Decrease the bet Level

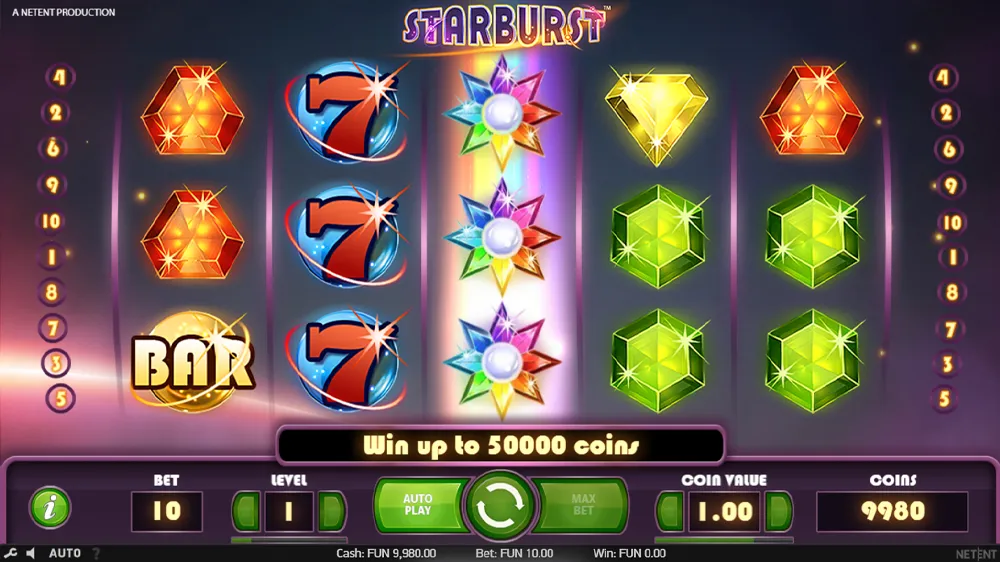point(246,511)
